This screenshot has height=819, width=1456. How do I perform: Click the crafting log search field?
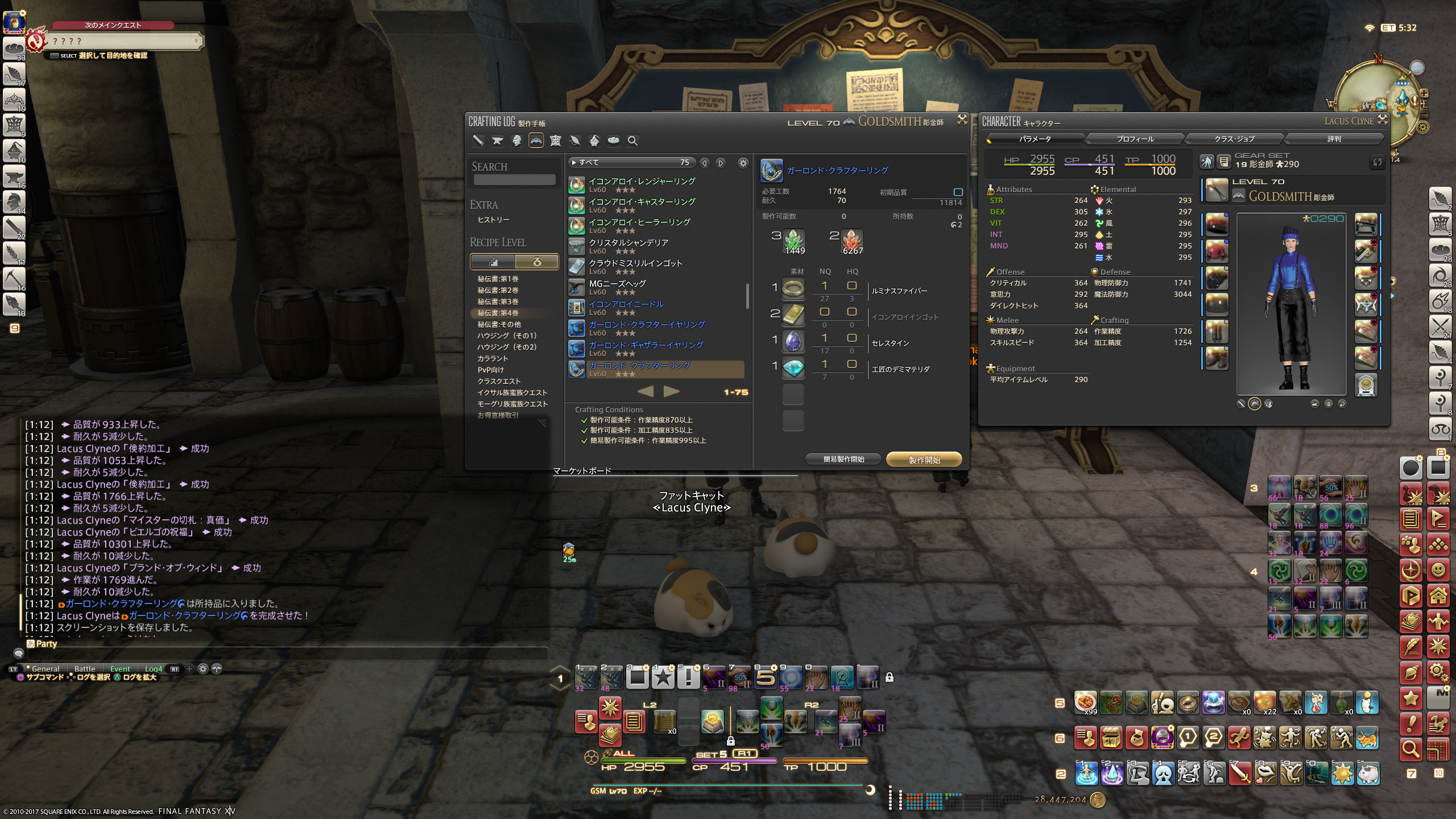(x=514, y=180)
